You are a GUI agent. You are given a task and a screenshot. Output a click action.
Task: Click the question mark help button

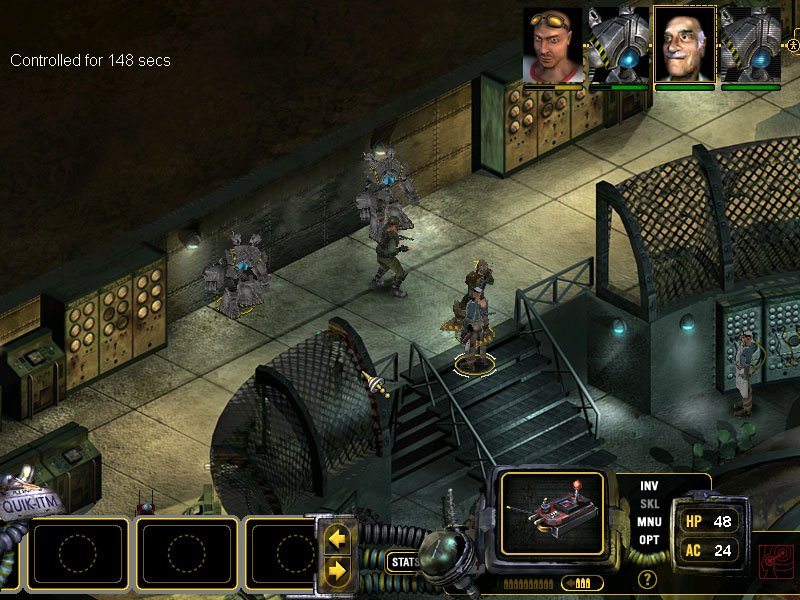tap(648, 578)
